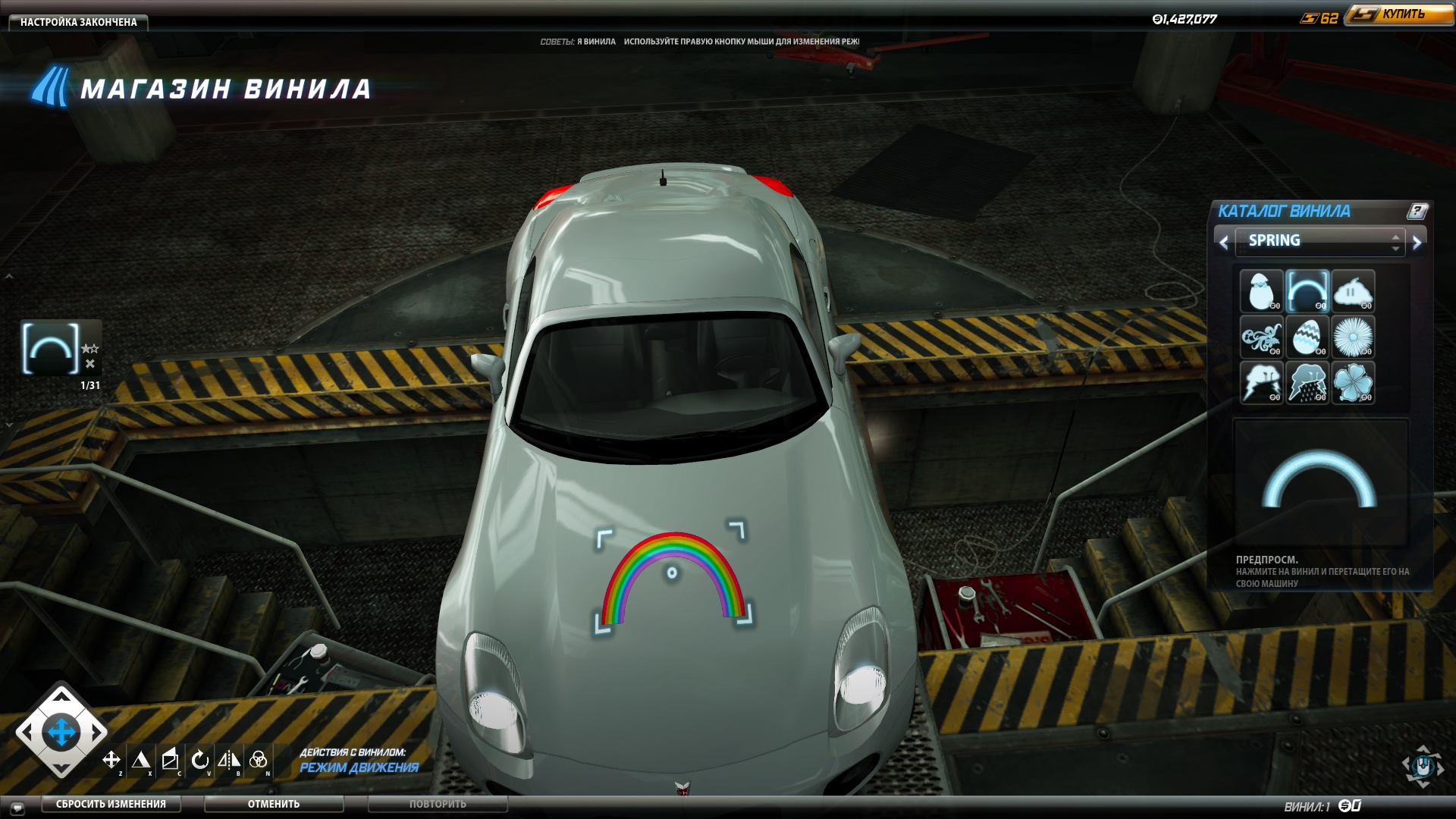Screen dimensions: 1456x819
Task: Click 'Сбросить изменения' to reset changes
Action: pos(111,804)
